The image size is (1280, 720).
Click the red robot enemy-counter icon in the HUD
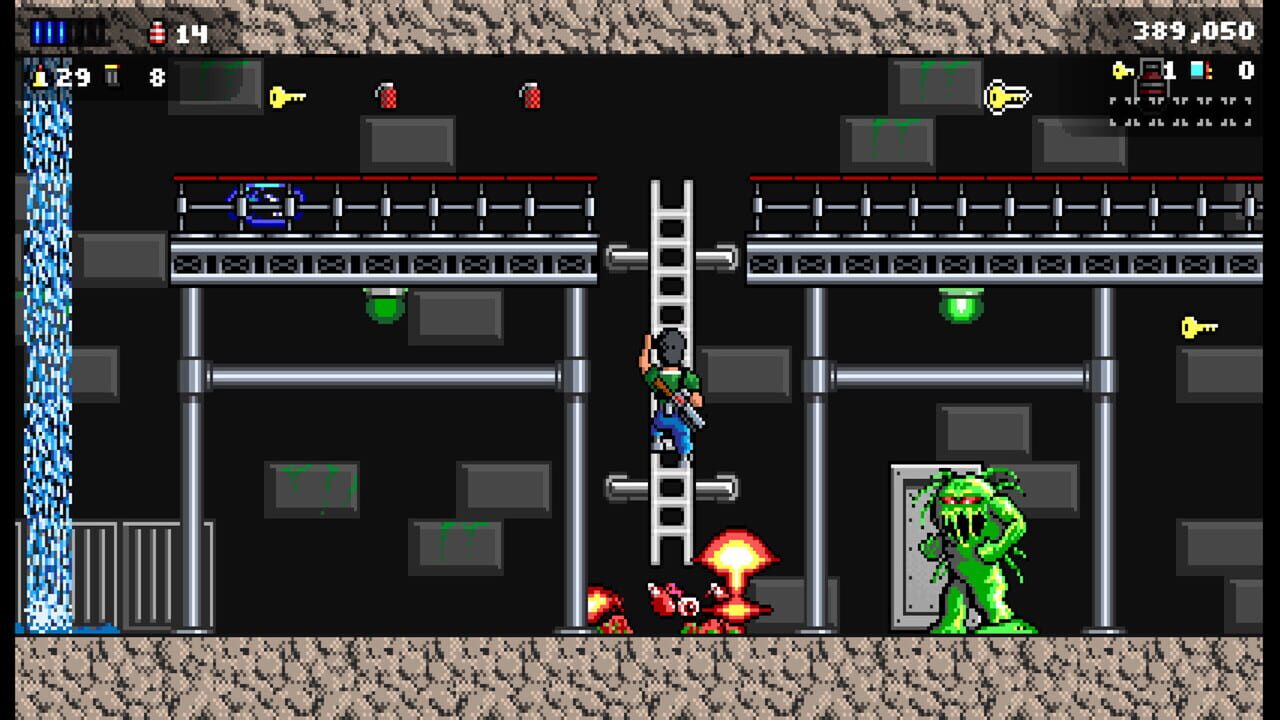1151,77
